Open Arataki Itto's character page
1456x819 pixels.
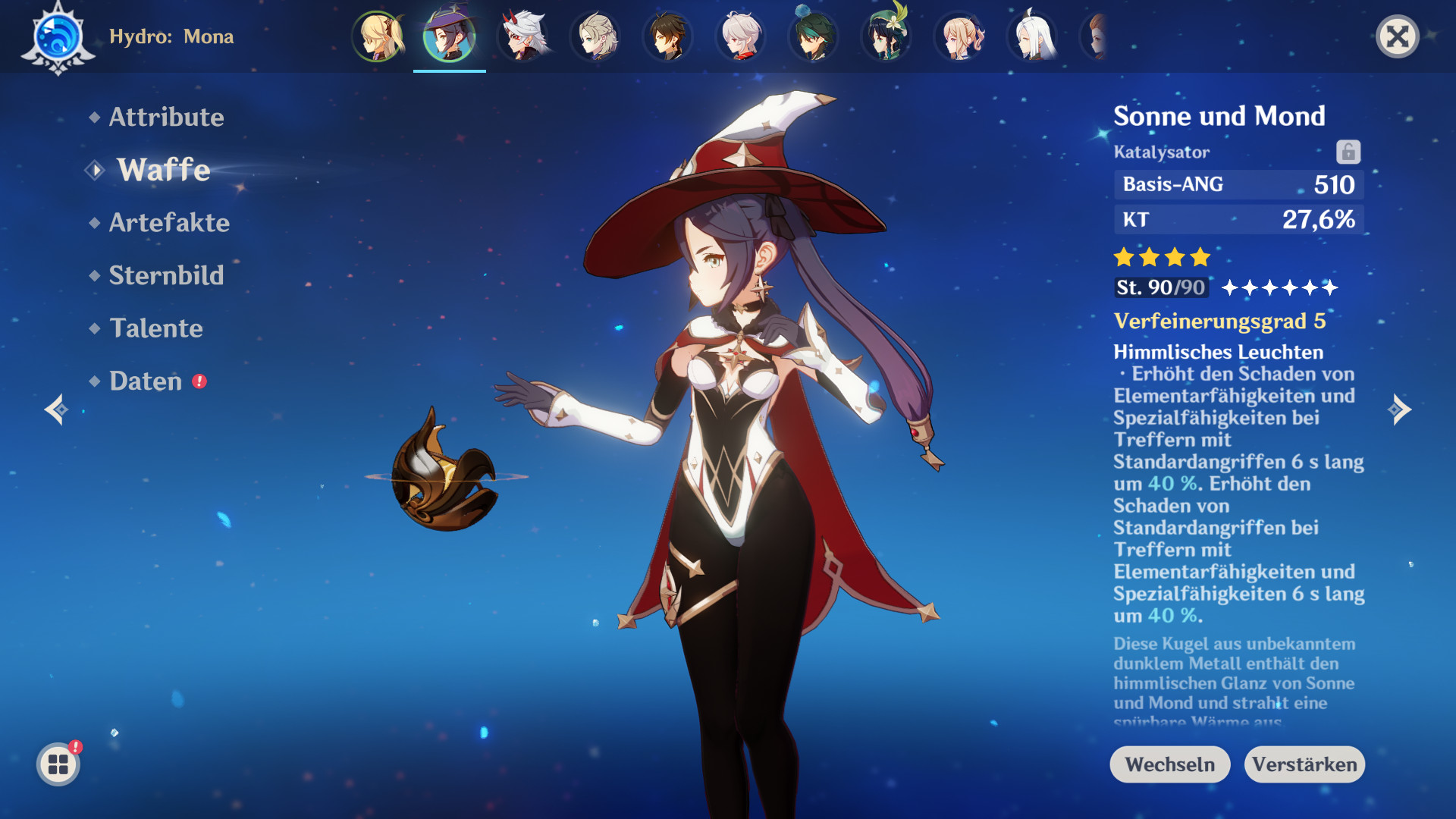pyautogui.click(x=522, y=36)
